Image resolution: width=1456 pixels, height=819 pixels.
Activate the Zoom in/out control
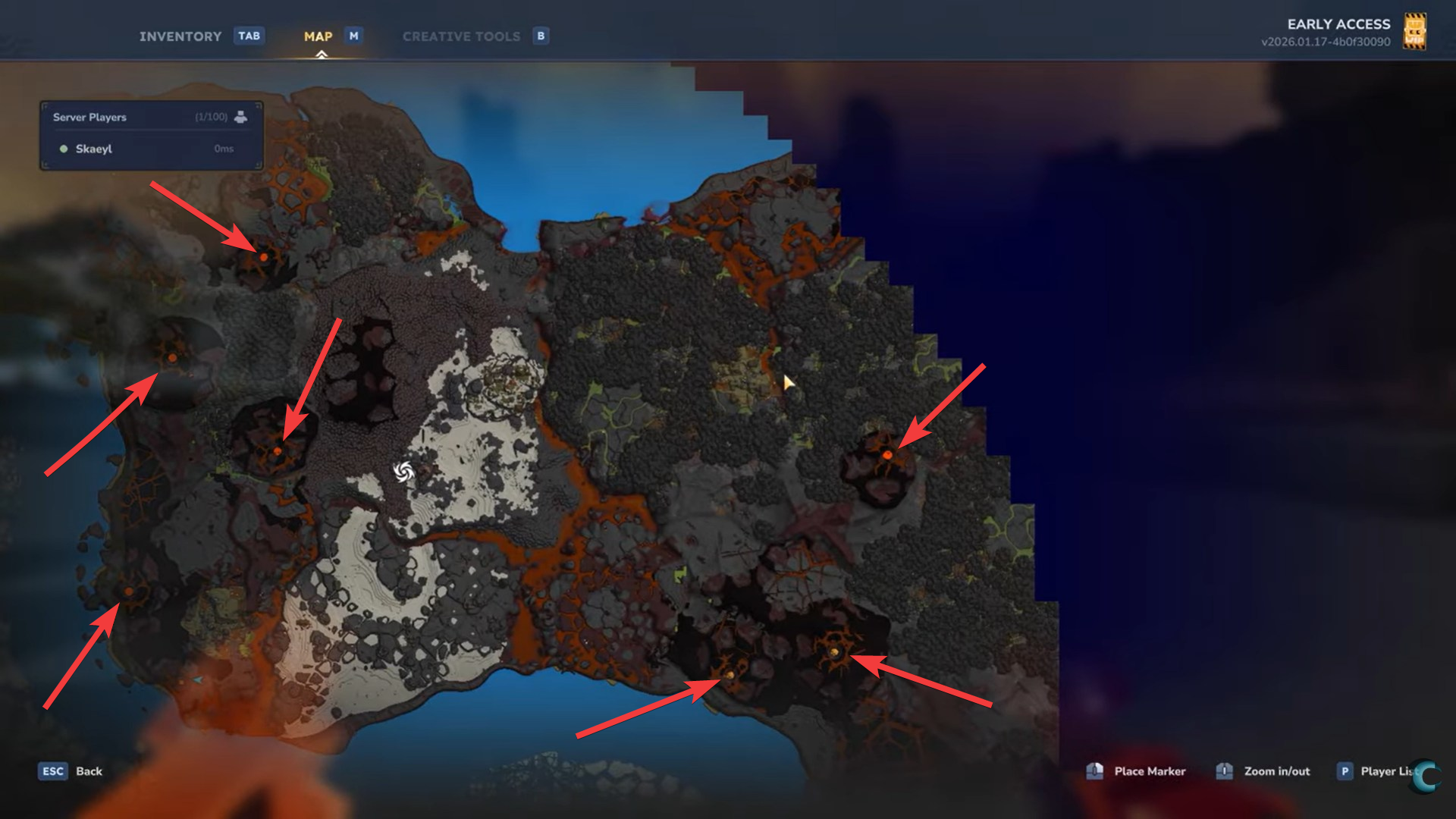(x=1277, y=771)
